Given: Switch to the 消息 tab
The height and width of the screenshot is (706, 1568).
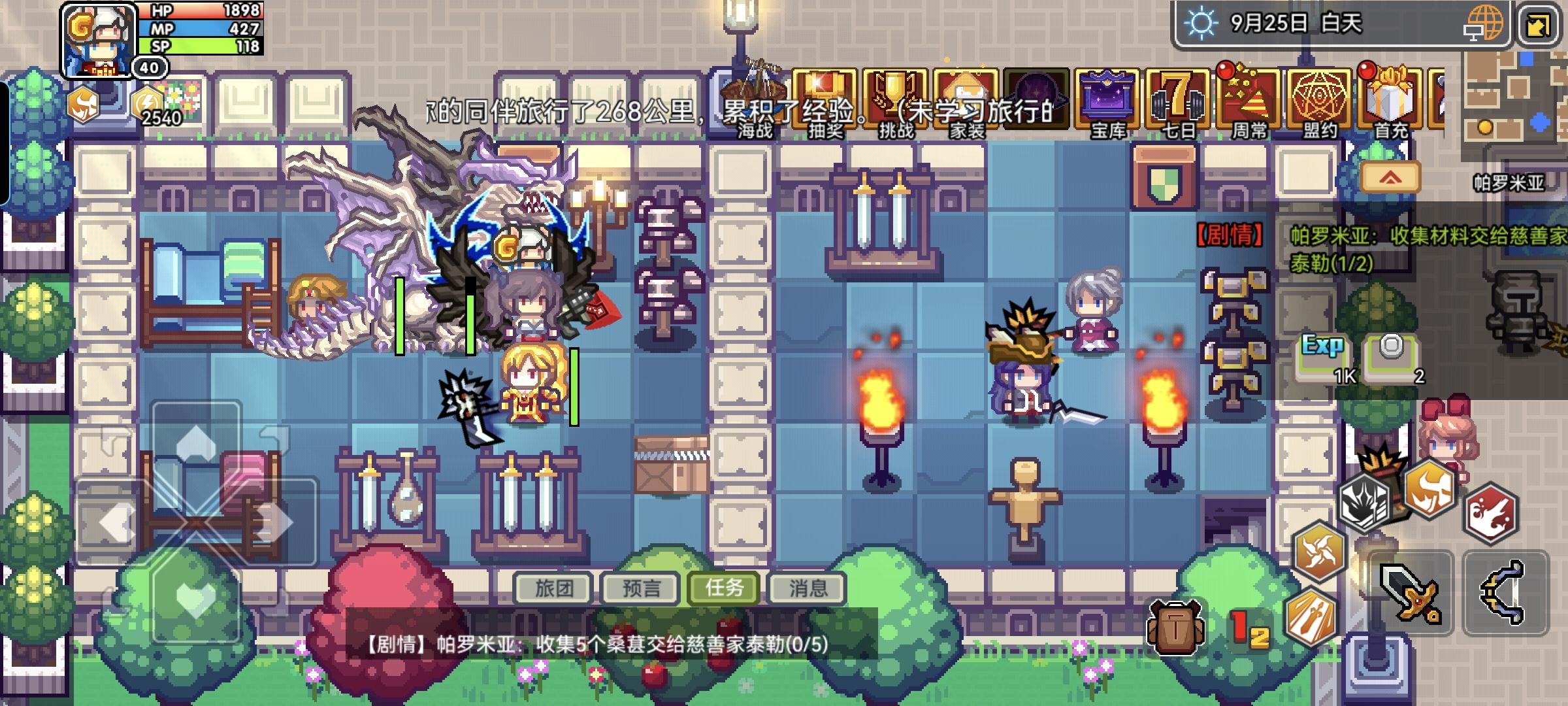Looking at the screenshot, I should point(807,588).
